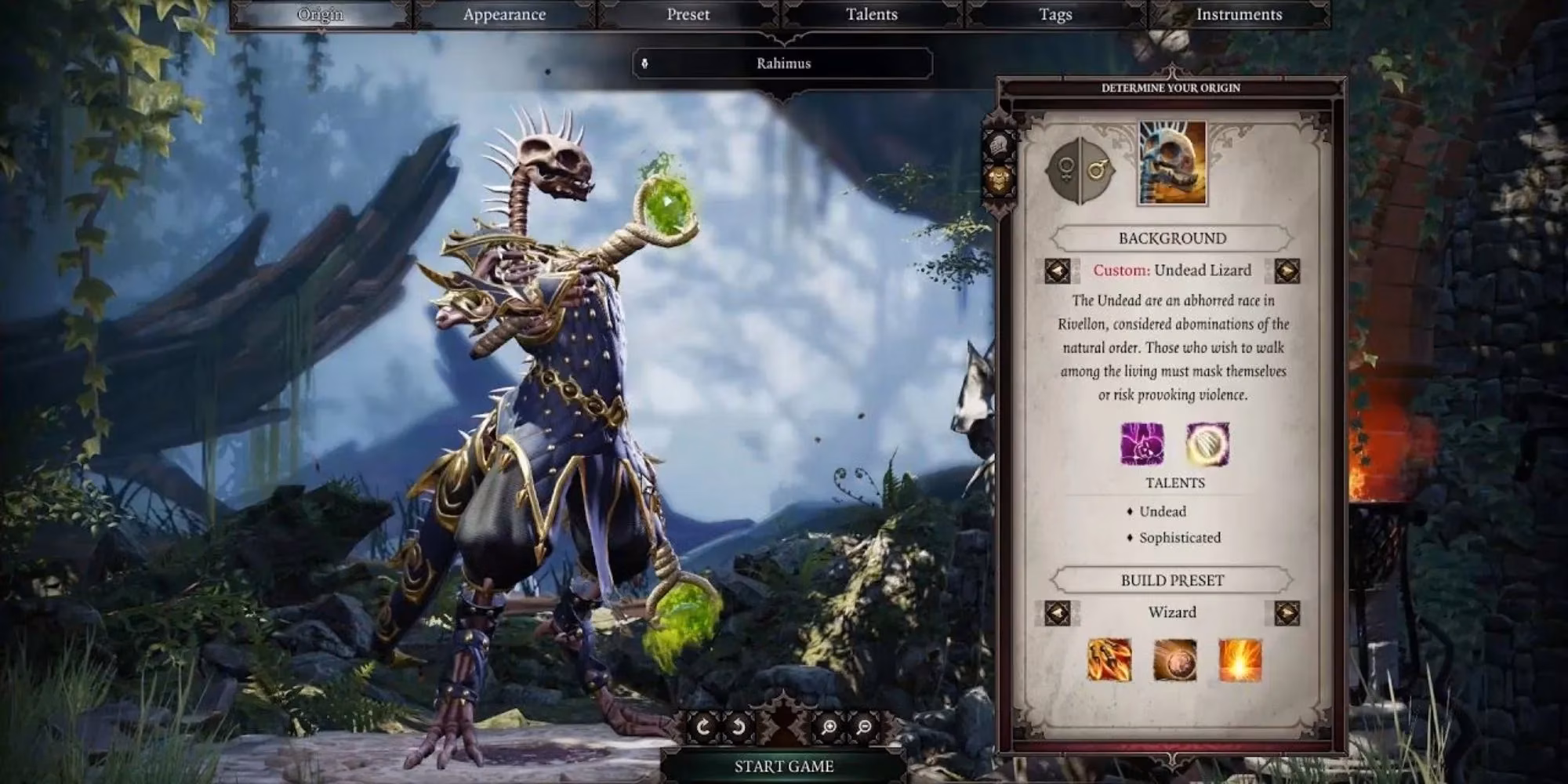Zoom out from the character model

click(x=866, y=727)
